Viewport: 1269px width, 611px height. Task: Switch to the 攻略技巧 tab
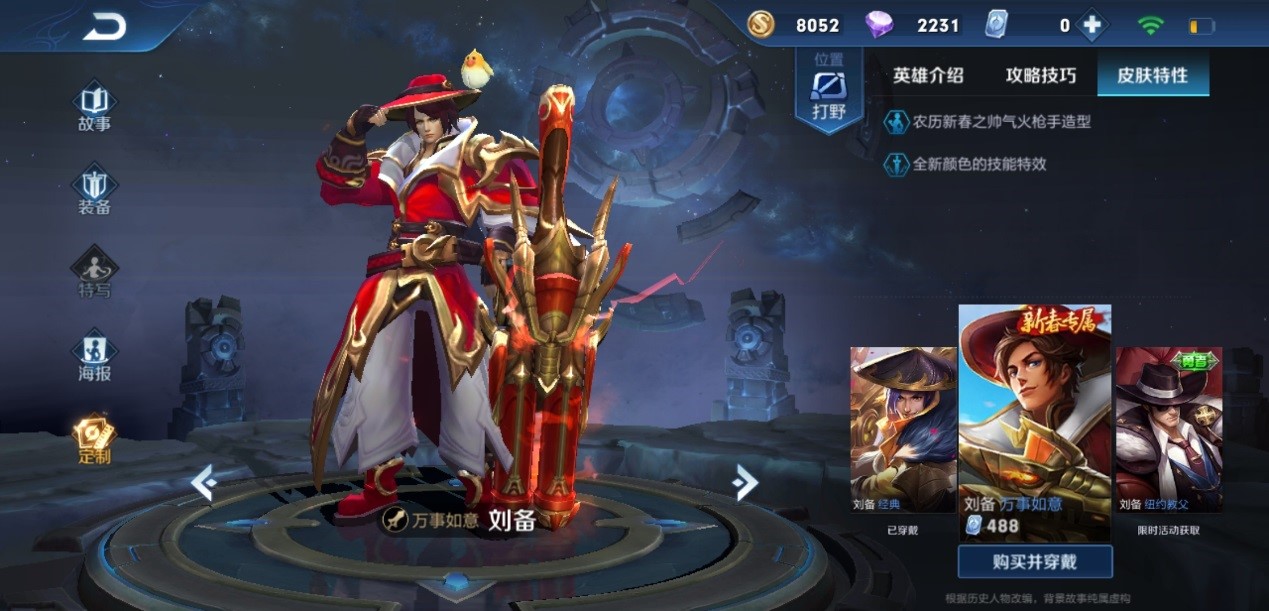1041,75
